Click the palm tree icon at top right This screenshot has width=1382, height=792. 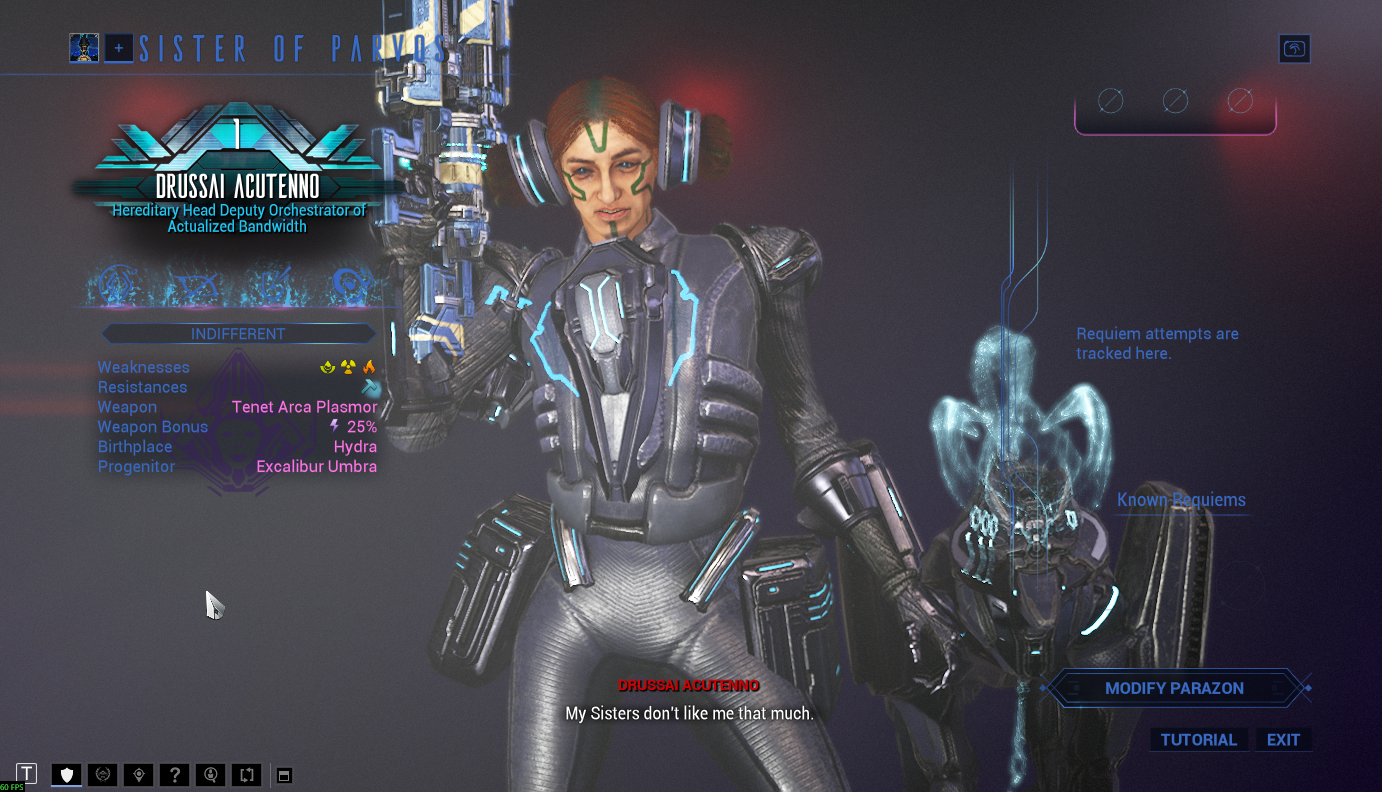click(1294, 49)
